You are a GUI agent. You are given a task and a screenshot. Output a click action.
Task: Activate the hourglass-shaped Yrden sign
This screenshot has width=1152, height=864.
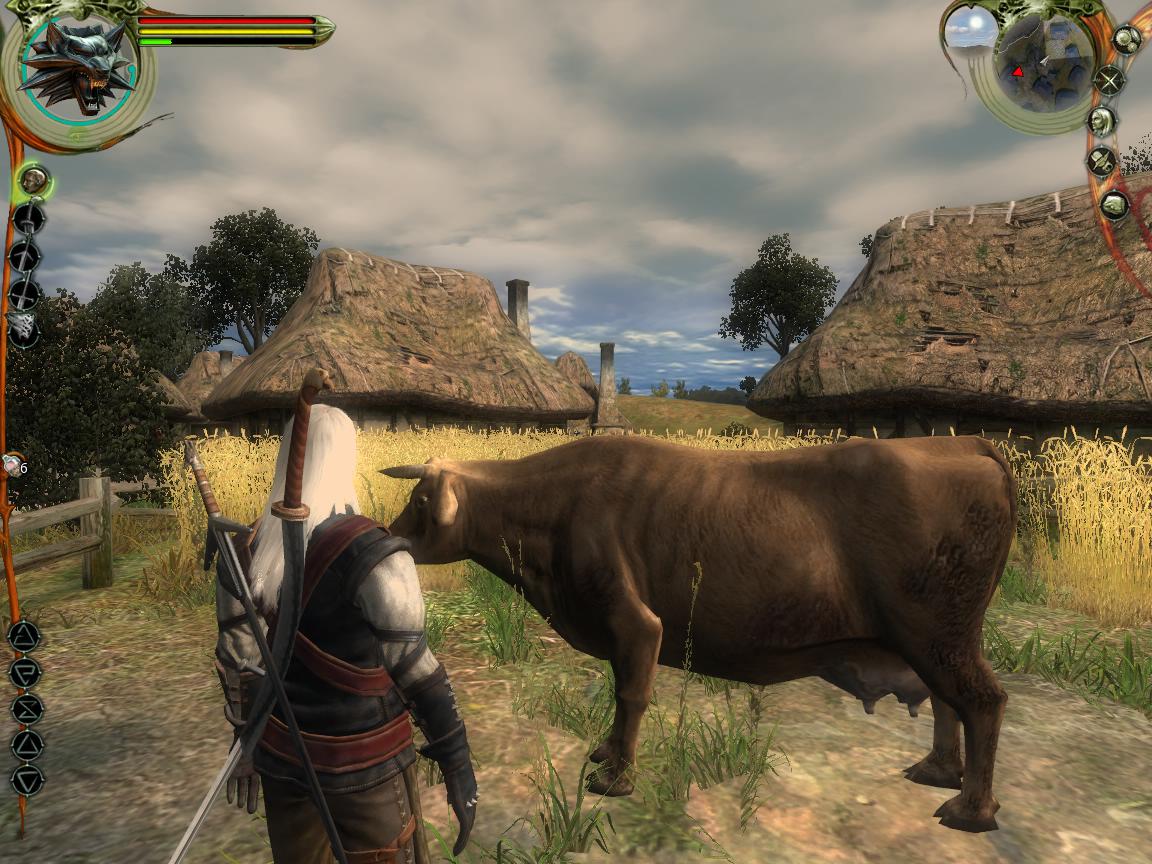(x=26, y=708)
